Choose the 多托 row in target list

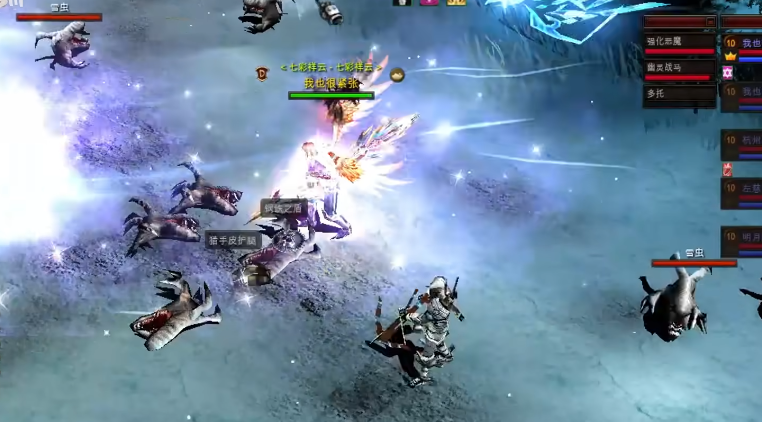(679, 94)
